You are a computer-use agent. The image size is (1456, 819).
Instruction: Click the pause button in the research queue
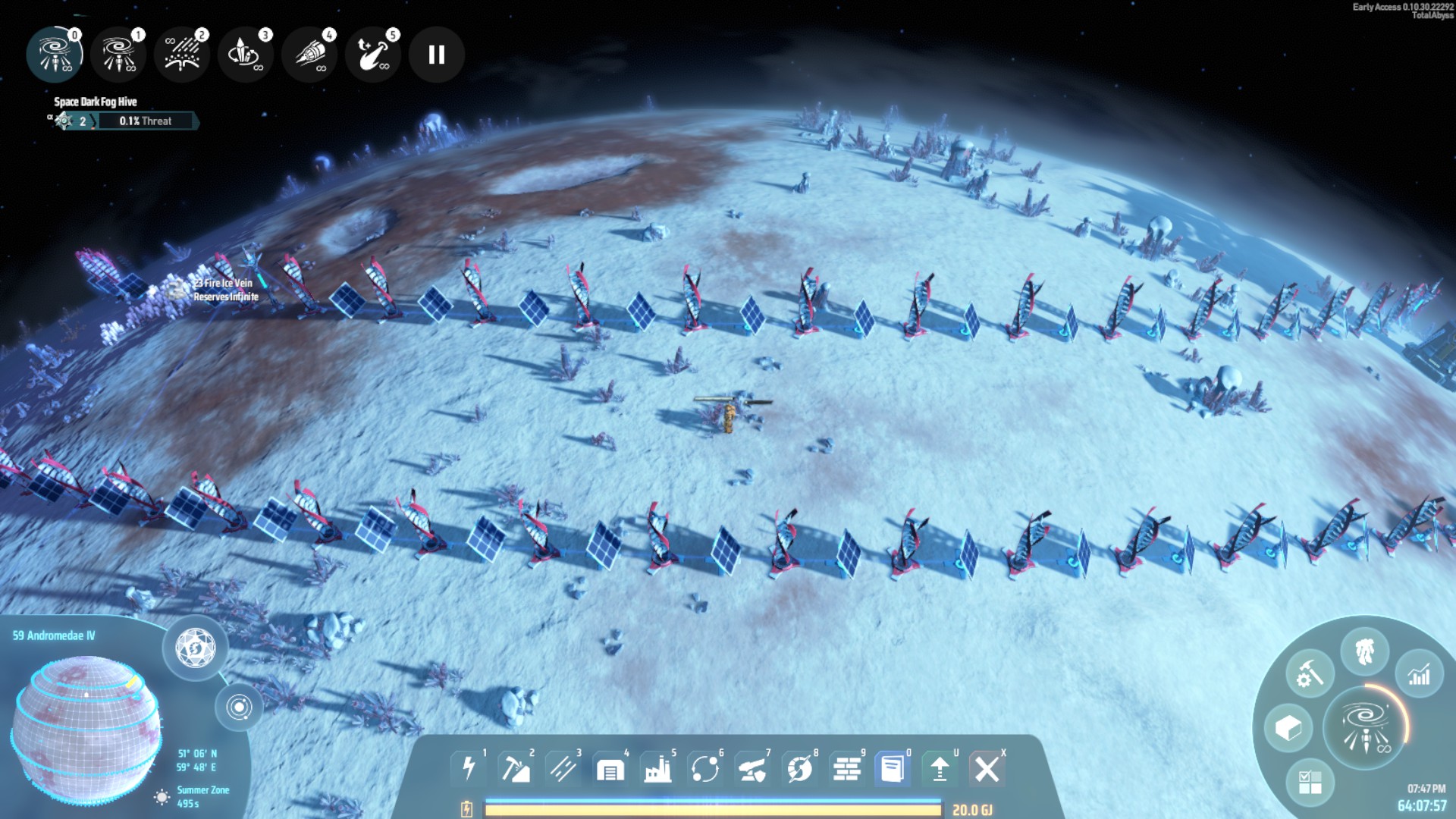pyautogui.click(x=436, y=55)
